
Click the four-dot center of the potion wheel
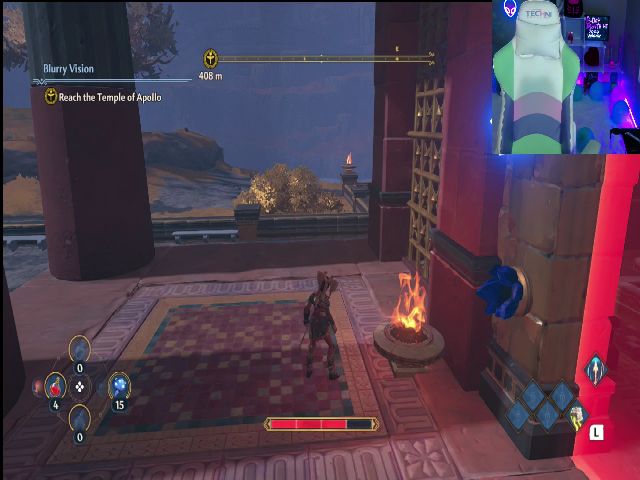point(81,386)
